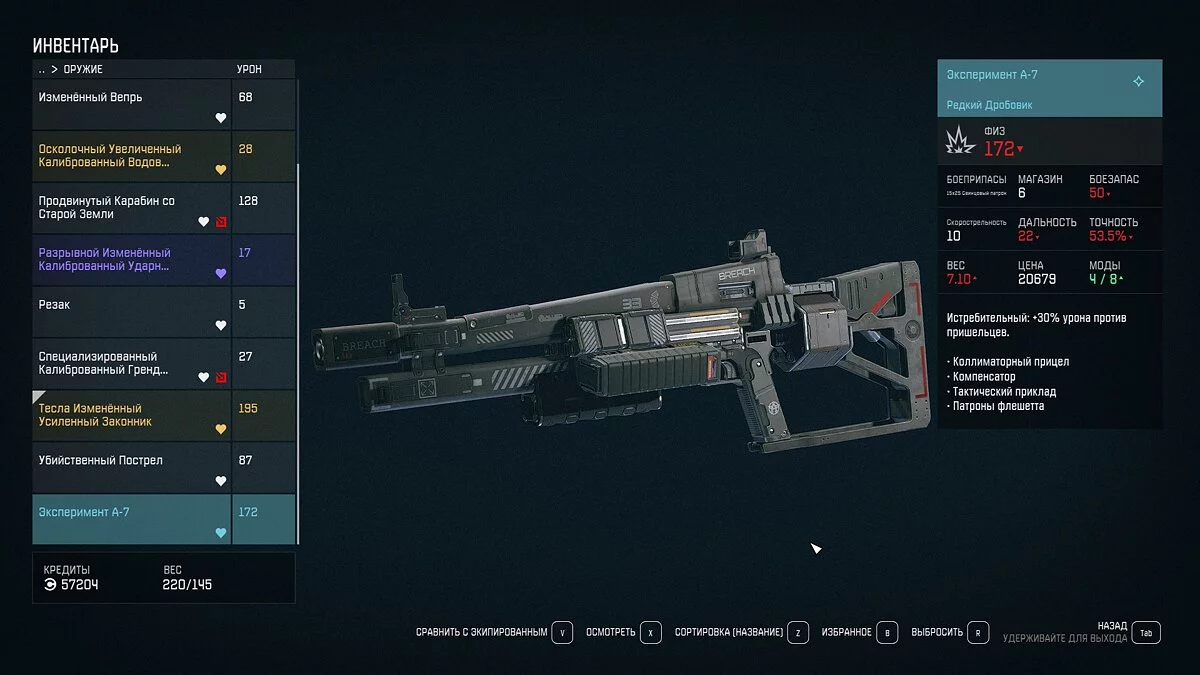Click the highlighted Эксперимент А-7 row
1200x675 pixels.
coord(132,520)
